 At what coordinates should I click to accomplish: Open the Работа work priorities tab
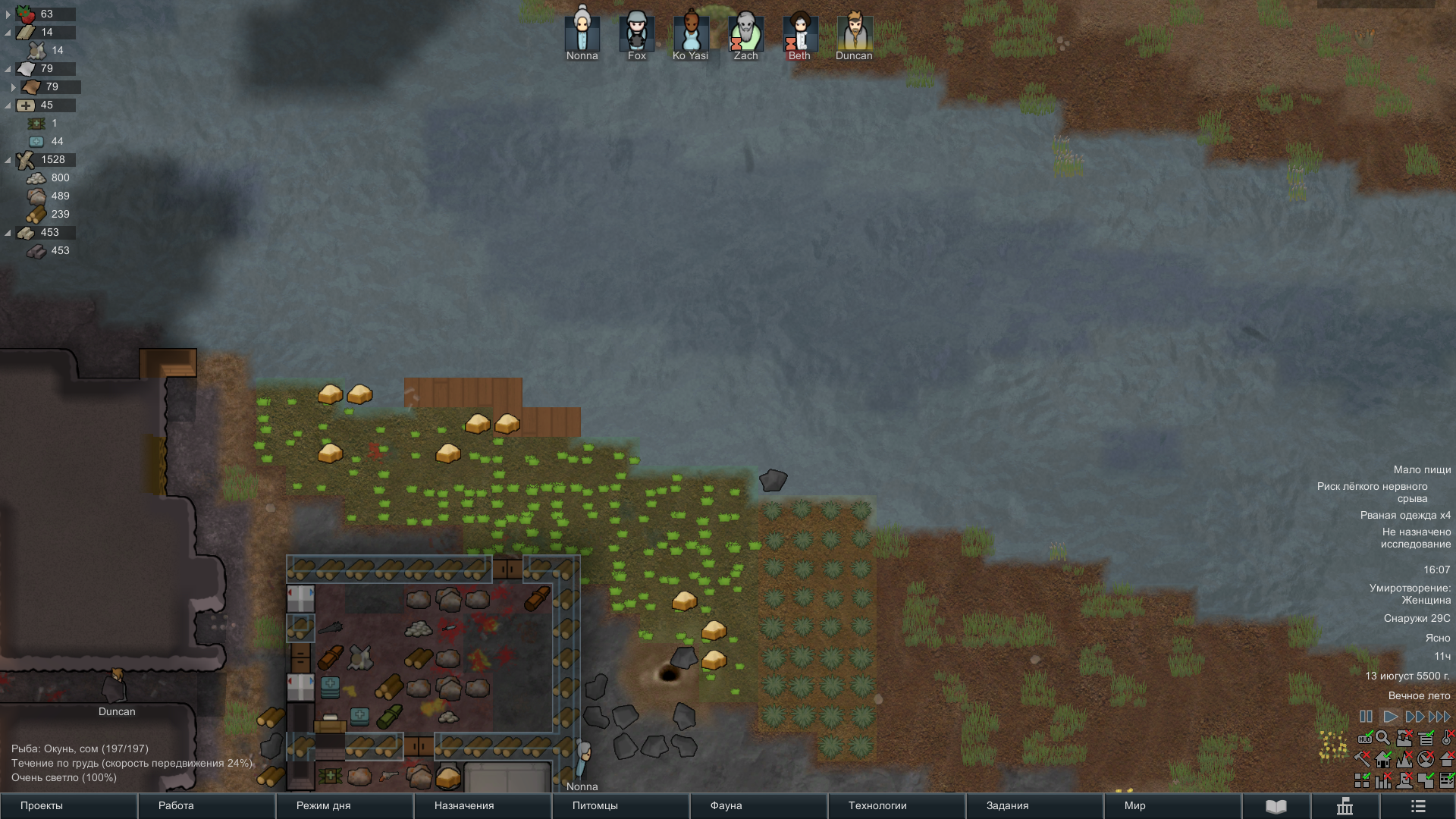(x=206, y=805)
